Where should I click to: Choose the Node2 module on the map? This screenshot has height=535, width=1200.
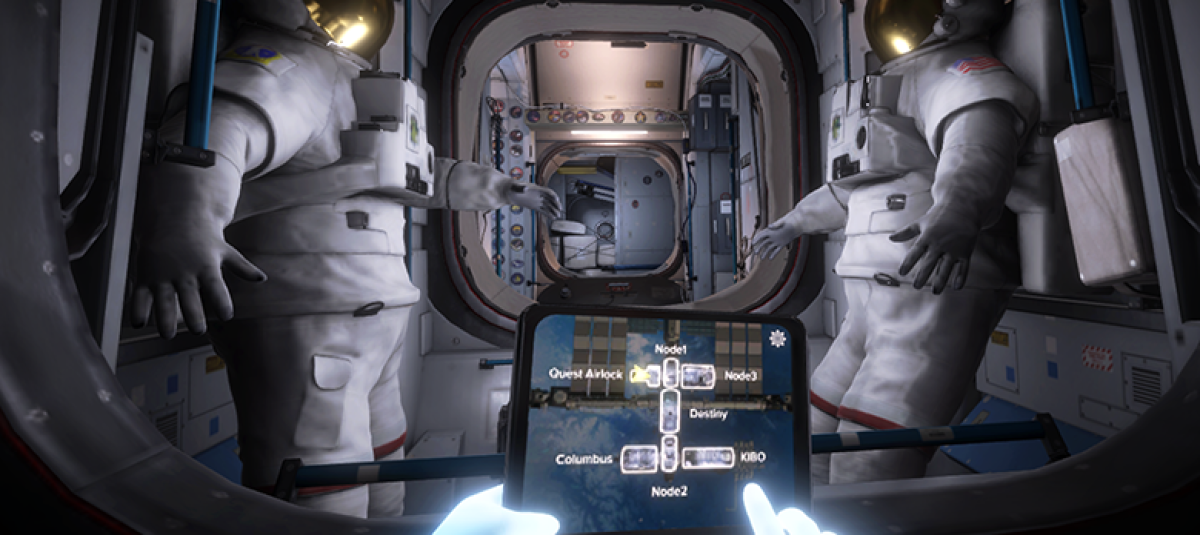[x=670, y=459]
